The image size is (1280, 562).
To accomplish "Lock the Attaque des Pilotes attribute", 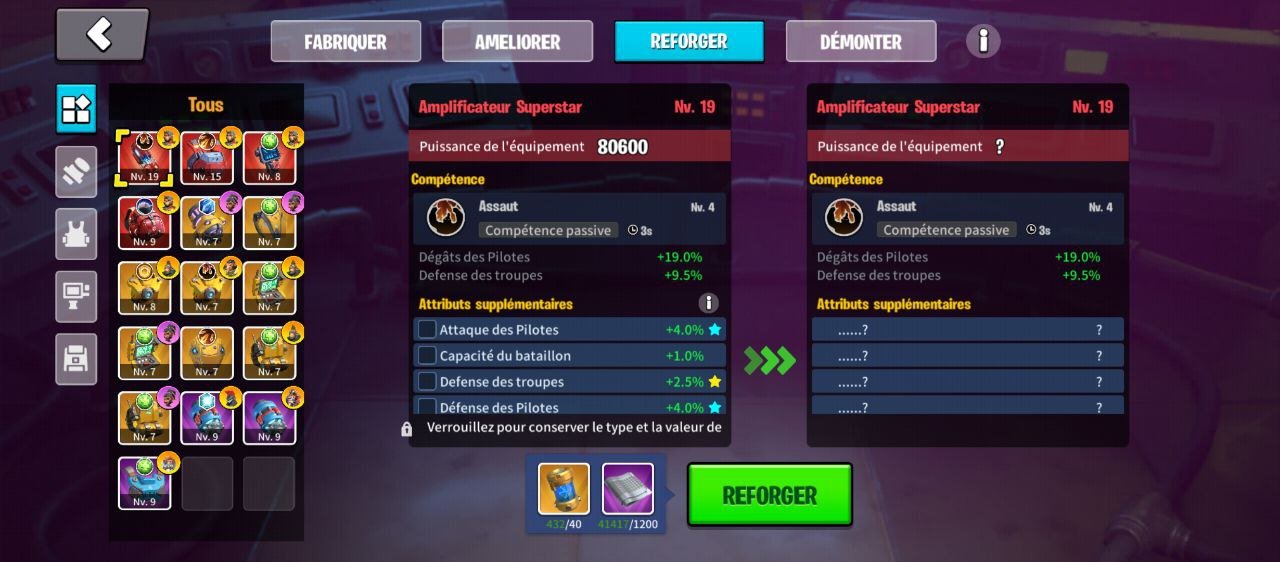I will (427, 330).
